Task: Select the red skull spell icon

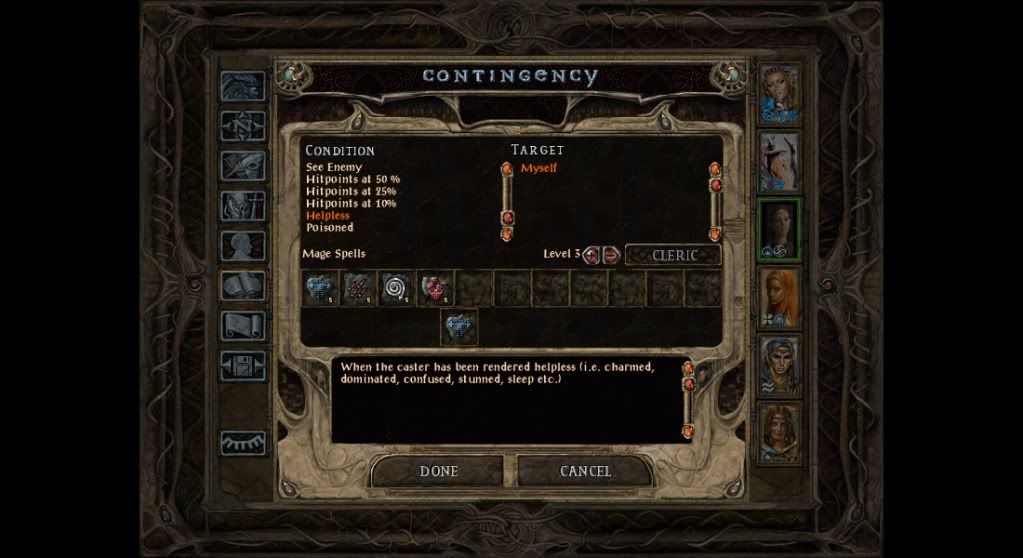Action: coord(435,289)
